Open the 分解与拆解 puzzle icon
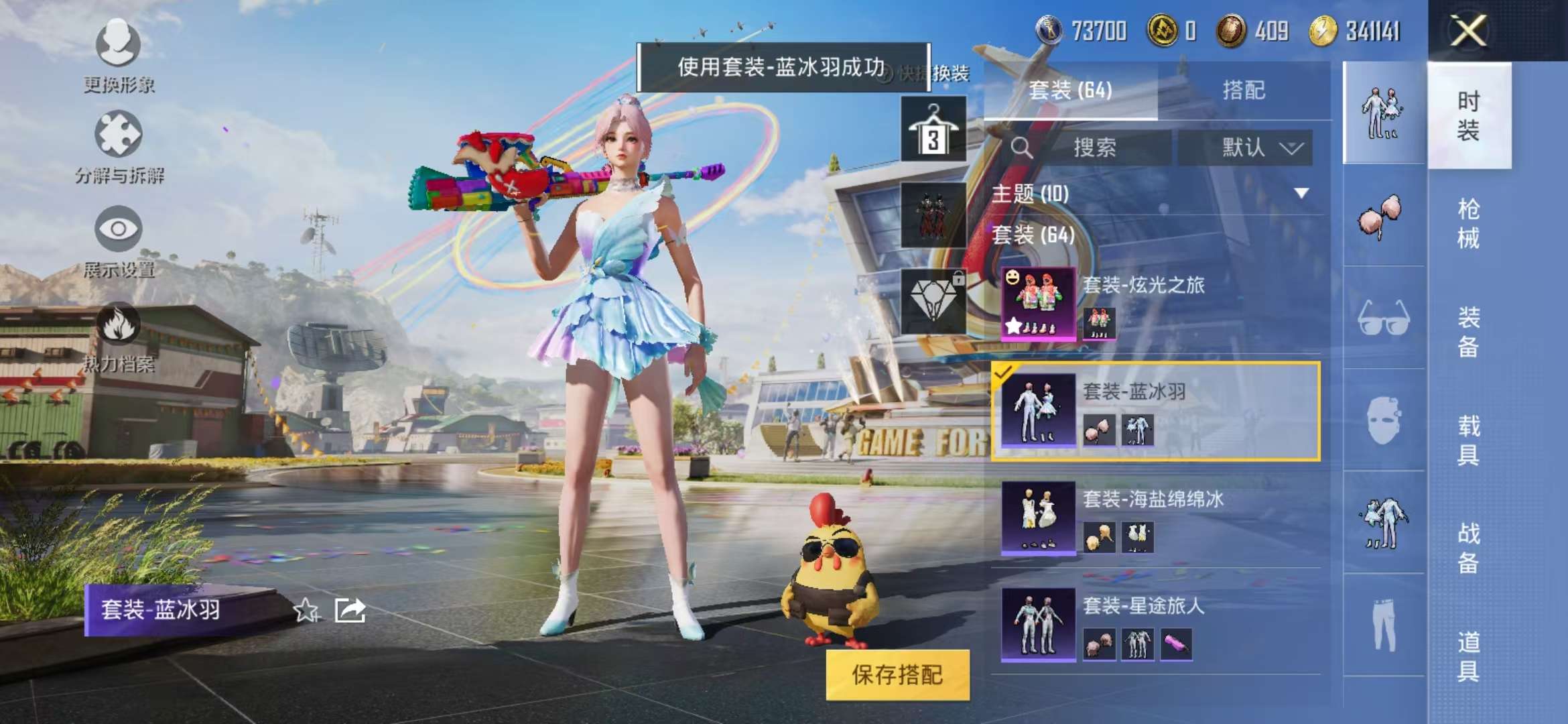This screenshot has height=724, width=1568. click(117, 134)
